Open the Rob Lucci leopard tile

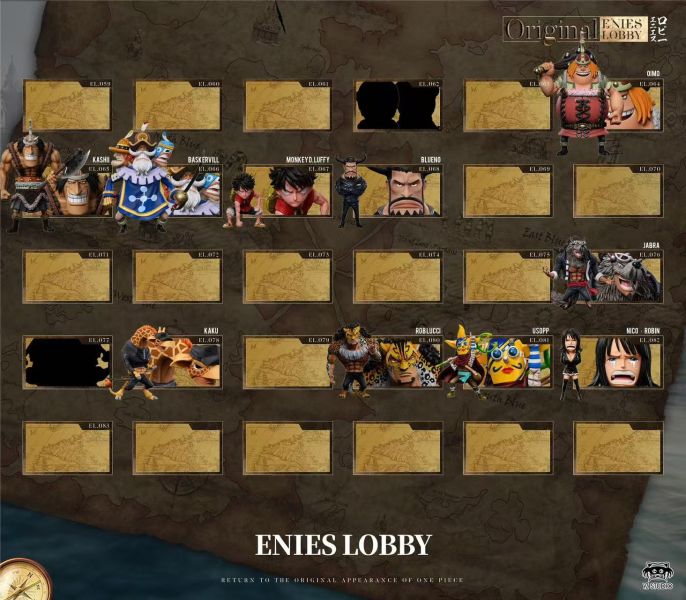pos(397,362)
